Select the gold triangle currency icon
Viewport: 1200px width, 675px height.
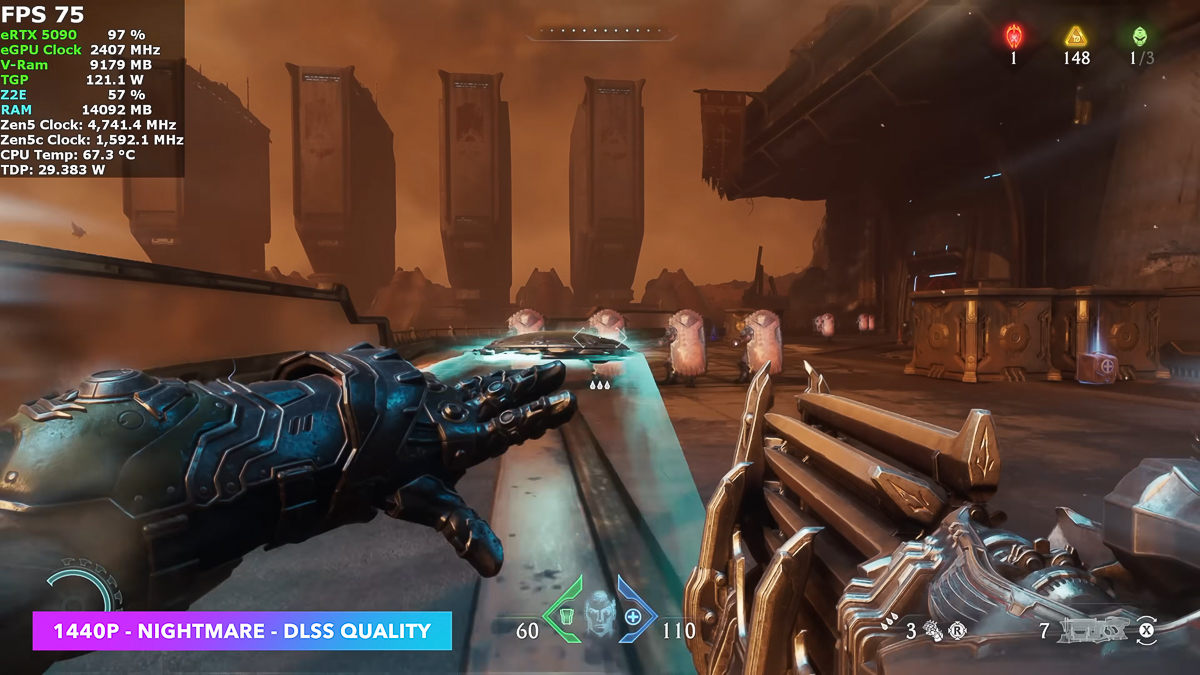point(1076,37)
